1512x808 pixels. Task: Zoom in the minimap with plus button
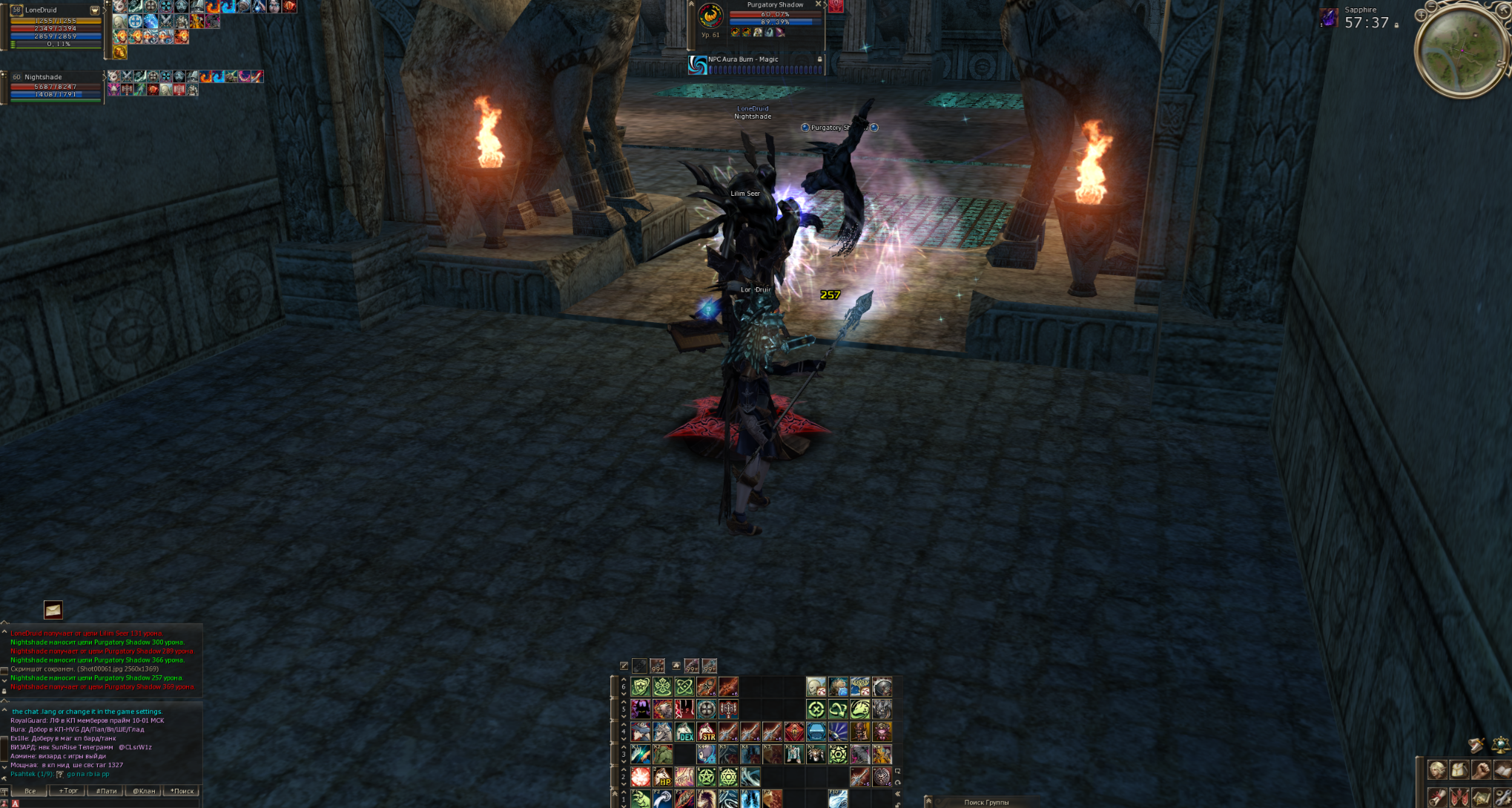click(x=1421, y=15)
